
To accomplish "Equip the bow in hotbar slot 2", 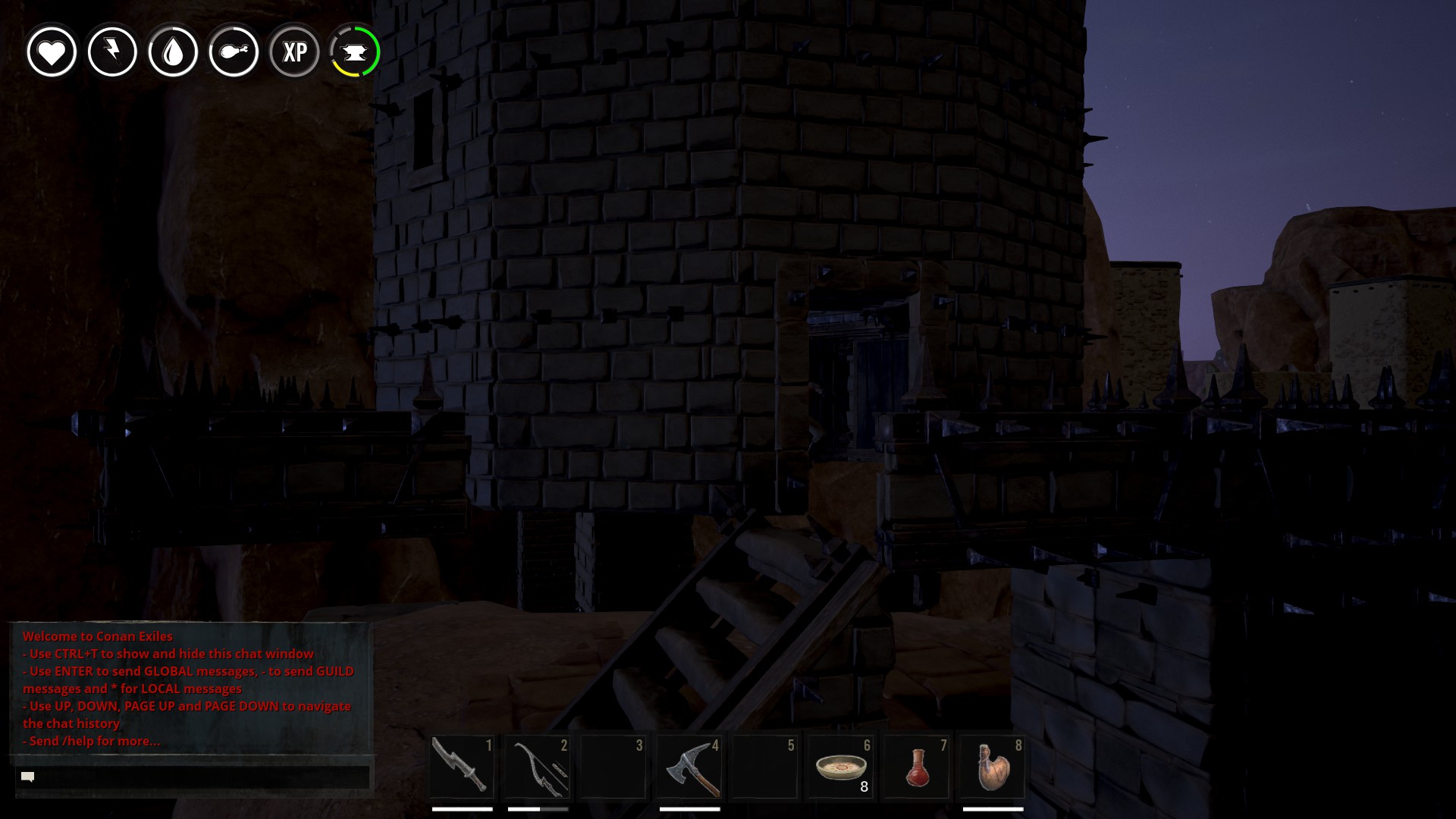I will pos(538,767).
